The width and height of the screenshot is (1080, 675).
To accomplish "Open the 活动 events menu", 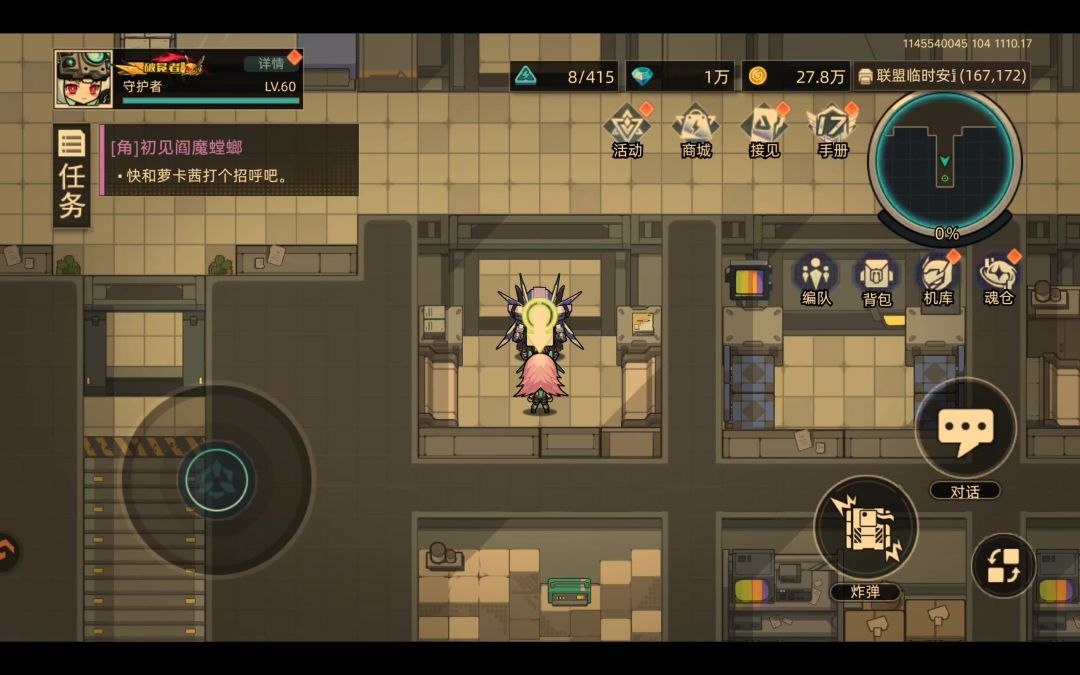I will coord(627,130).
